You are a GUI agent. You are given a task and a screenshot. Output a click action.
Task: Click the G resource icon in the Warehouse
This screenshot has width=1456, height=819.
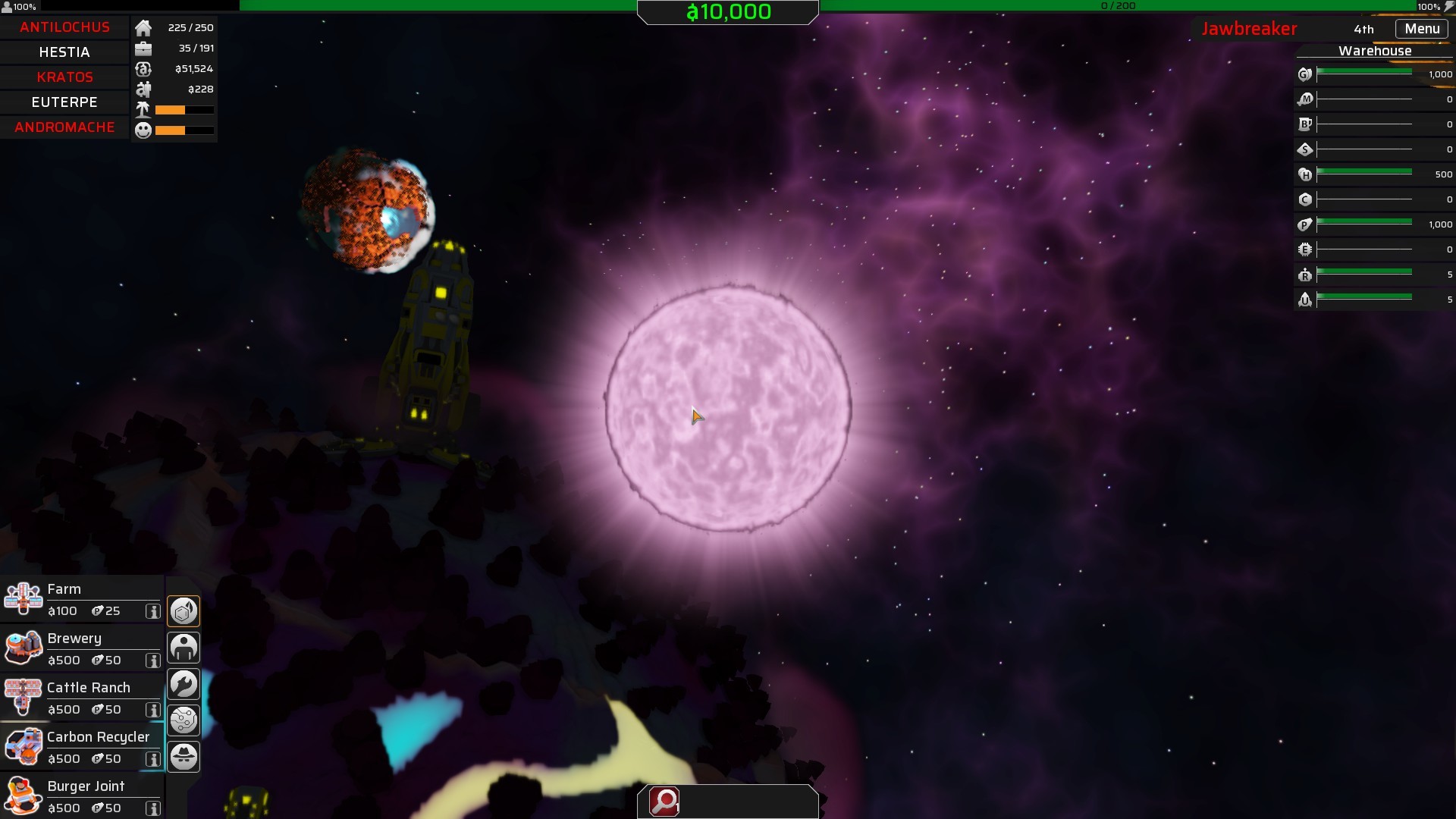(x=1304, y=74)
